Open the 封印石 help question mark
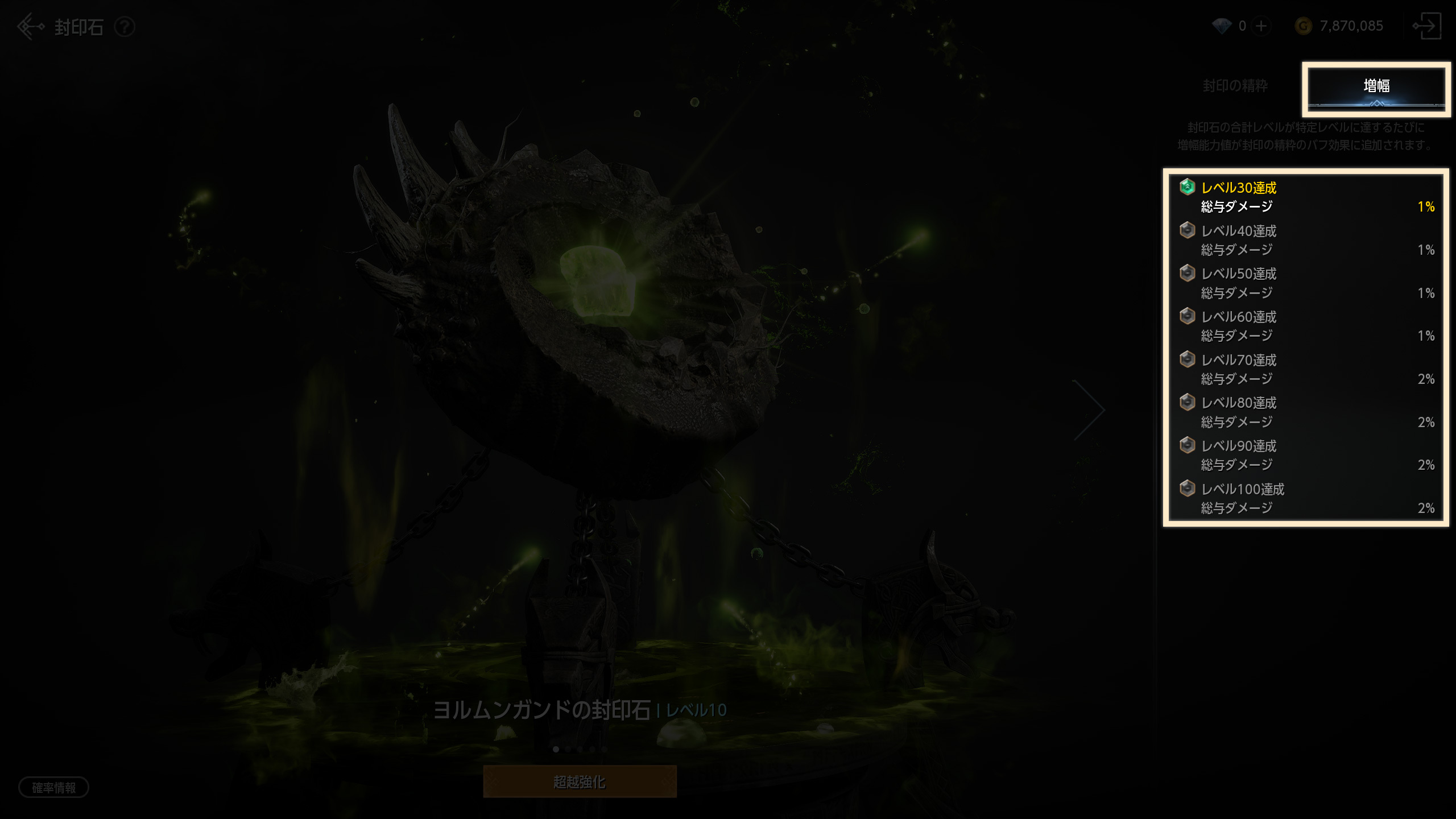The width and height of the screenshot is (1456, 819). 125,27
